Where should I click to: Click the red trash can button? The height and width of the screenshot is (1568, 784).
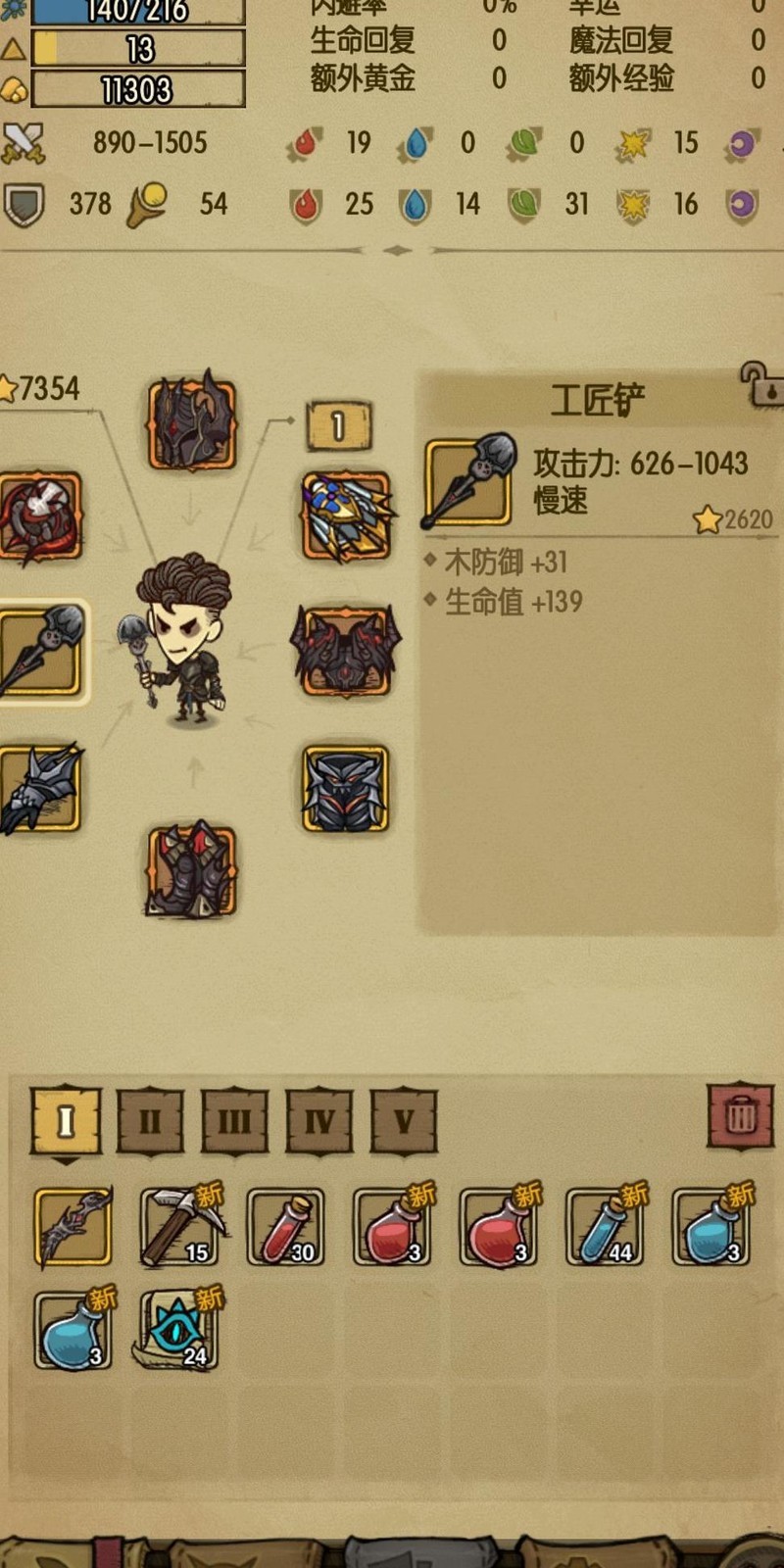[741, 1115]
